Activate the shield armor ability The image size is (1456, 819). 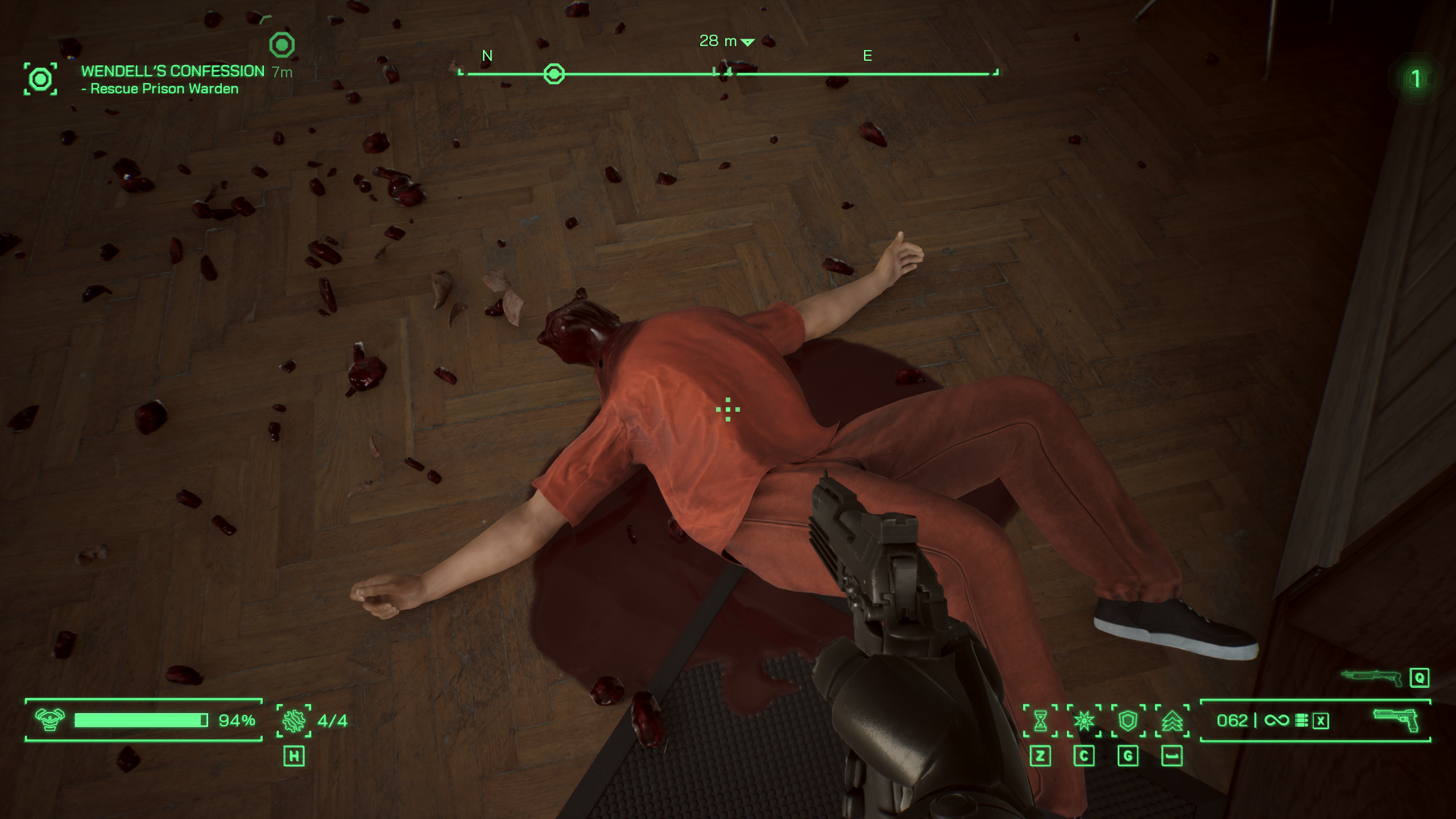click(1128, 721)
